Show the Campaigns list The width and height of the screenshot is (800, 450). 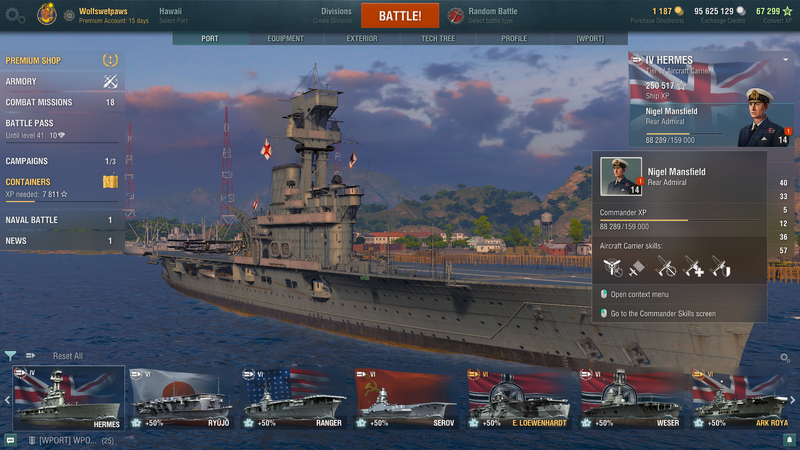tap(27, 161)
